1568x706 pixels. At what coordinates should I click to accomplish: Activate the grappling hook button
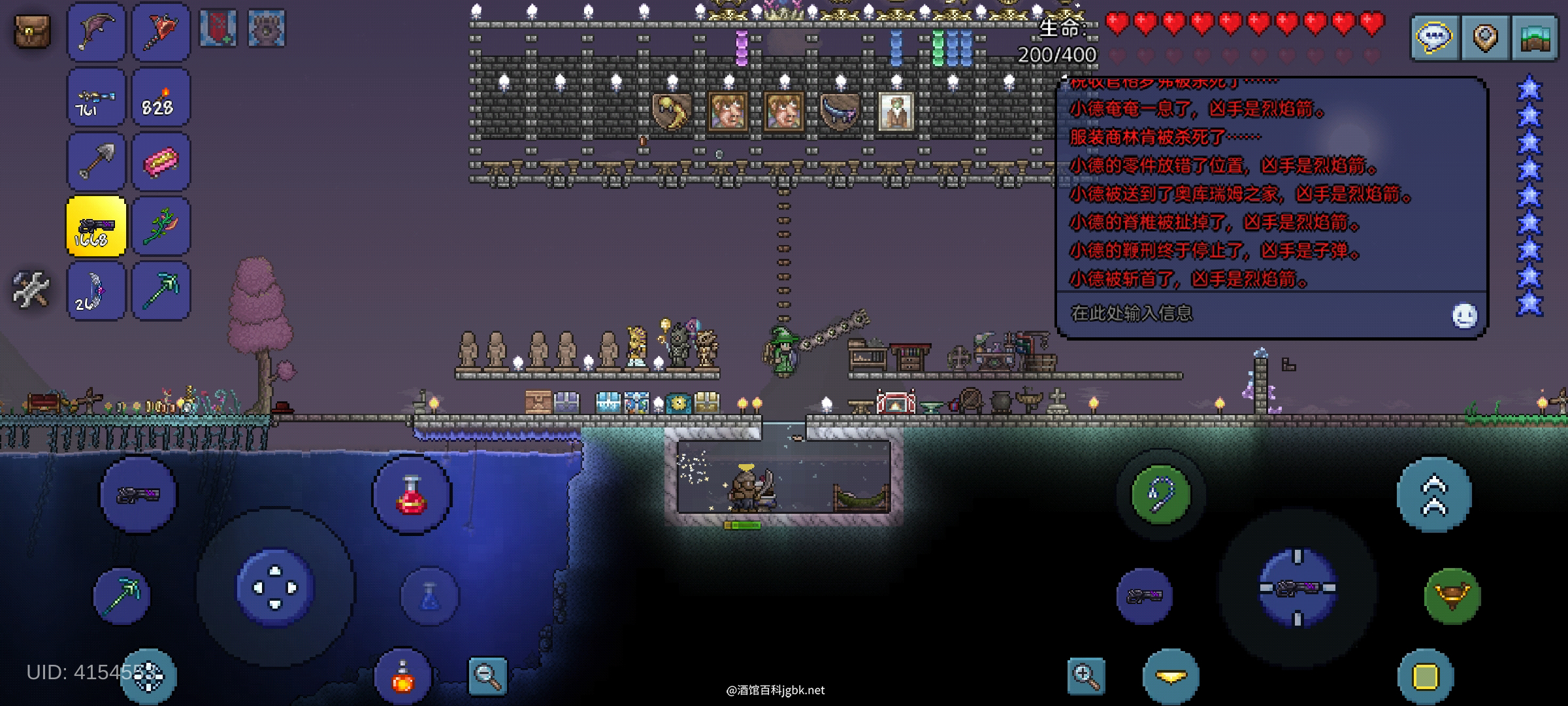[1160, 495]
